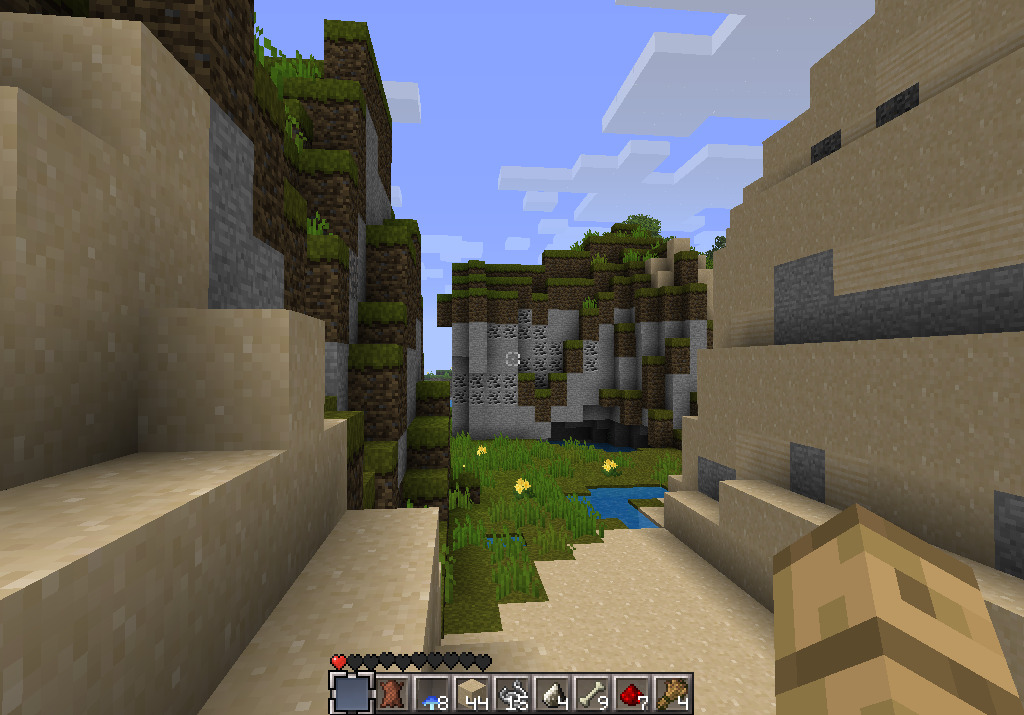Select the last hotbar slot holding wheat
The width and height of the screenshot is (1024, 715).
tap(672, 692)
